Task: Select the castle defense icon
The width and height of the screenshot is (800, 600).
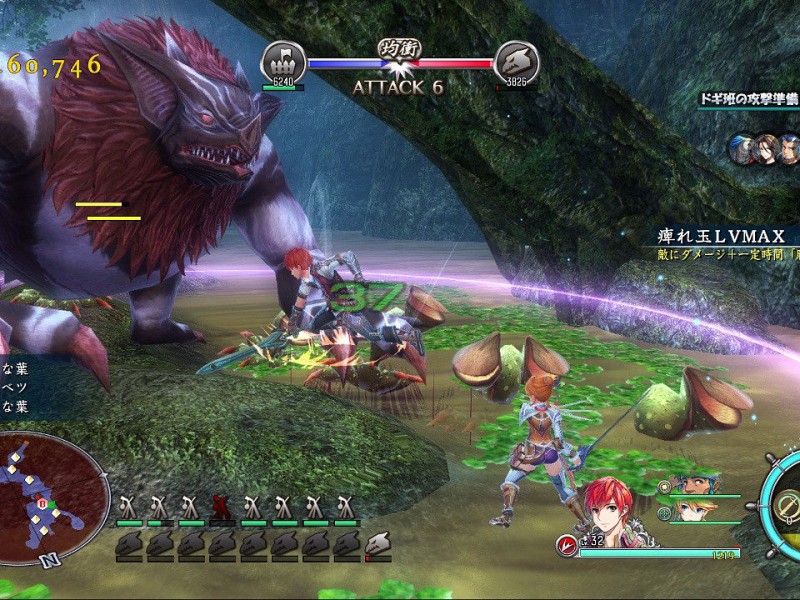Action: [283, 60]
